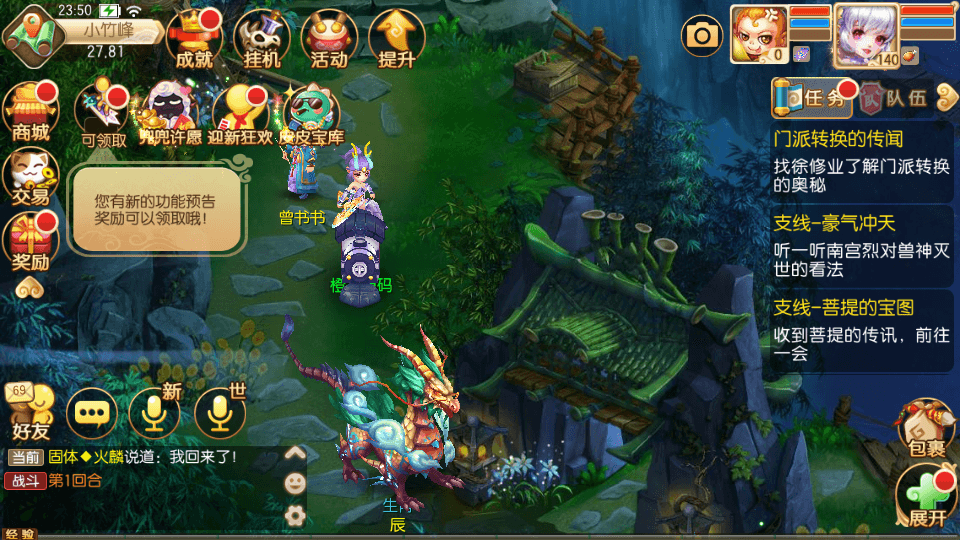Open the 商城 shop
This screenshot has width=960, height=540.
(x=29, y=112)
